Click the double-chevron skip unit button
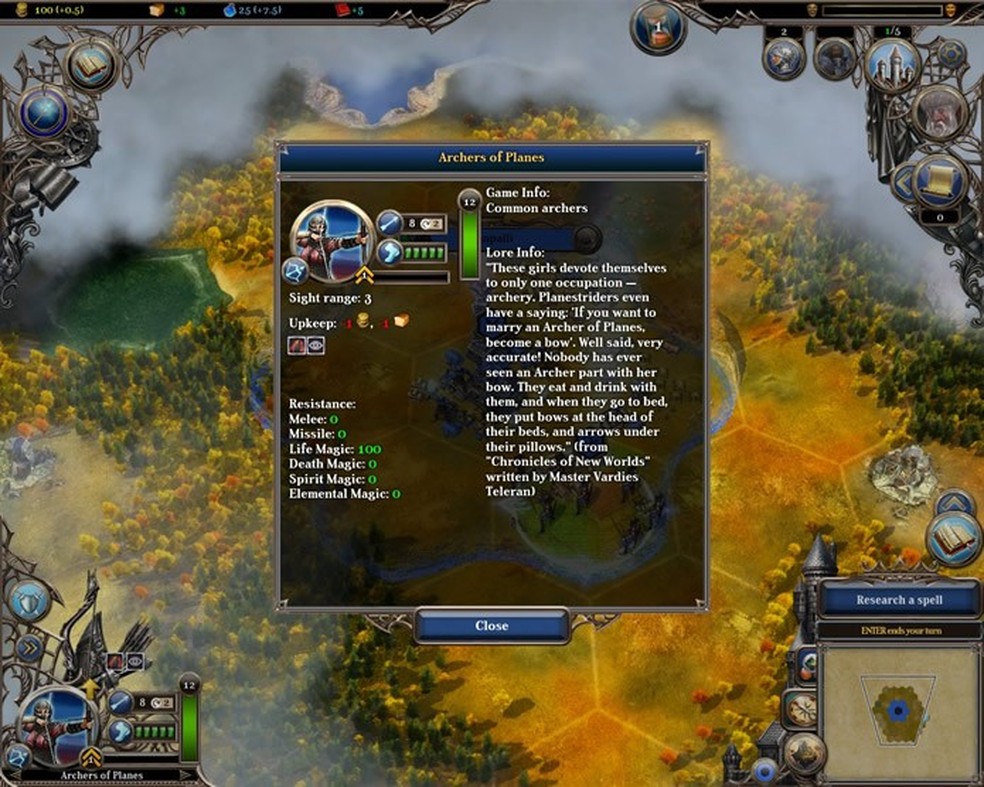984x787 pixels. 28,647
